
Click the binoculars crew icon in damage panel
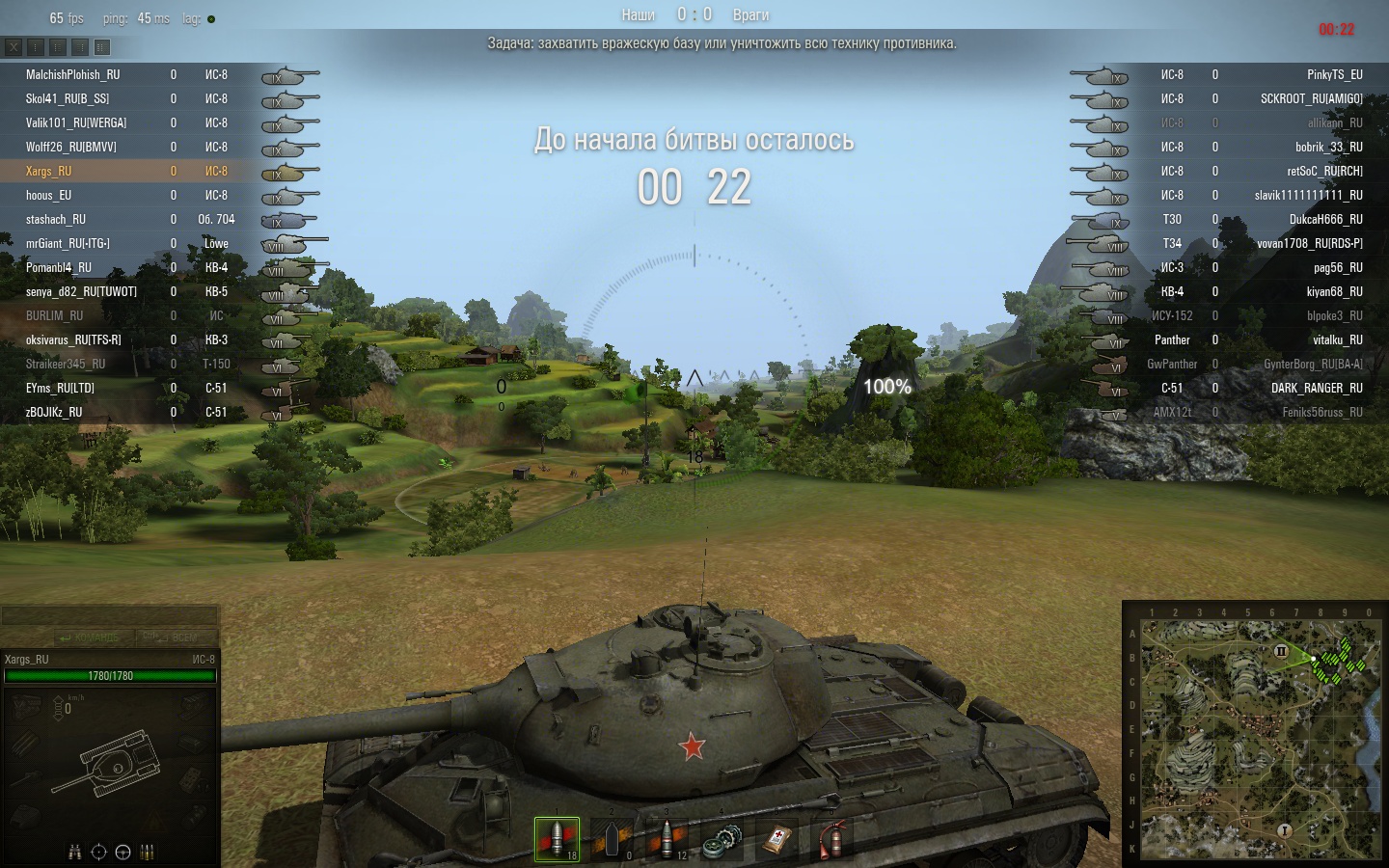pos(75,852)
